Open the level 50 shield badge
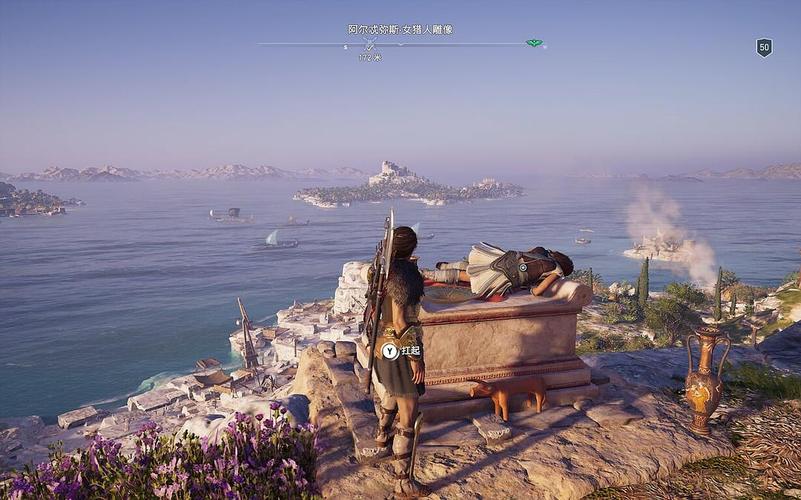The image size is (801, 500). (x=764, y=47)
